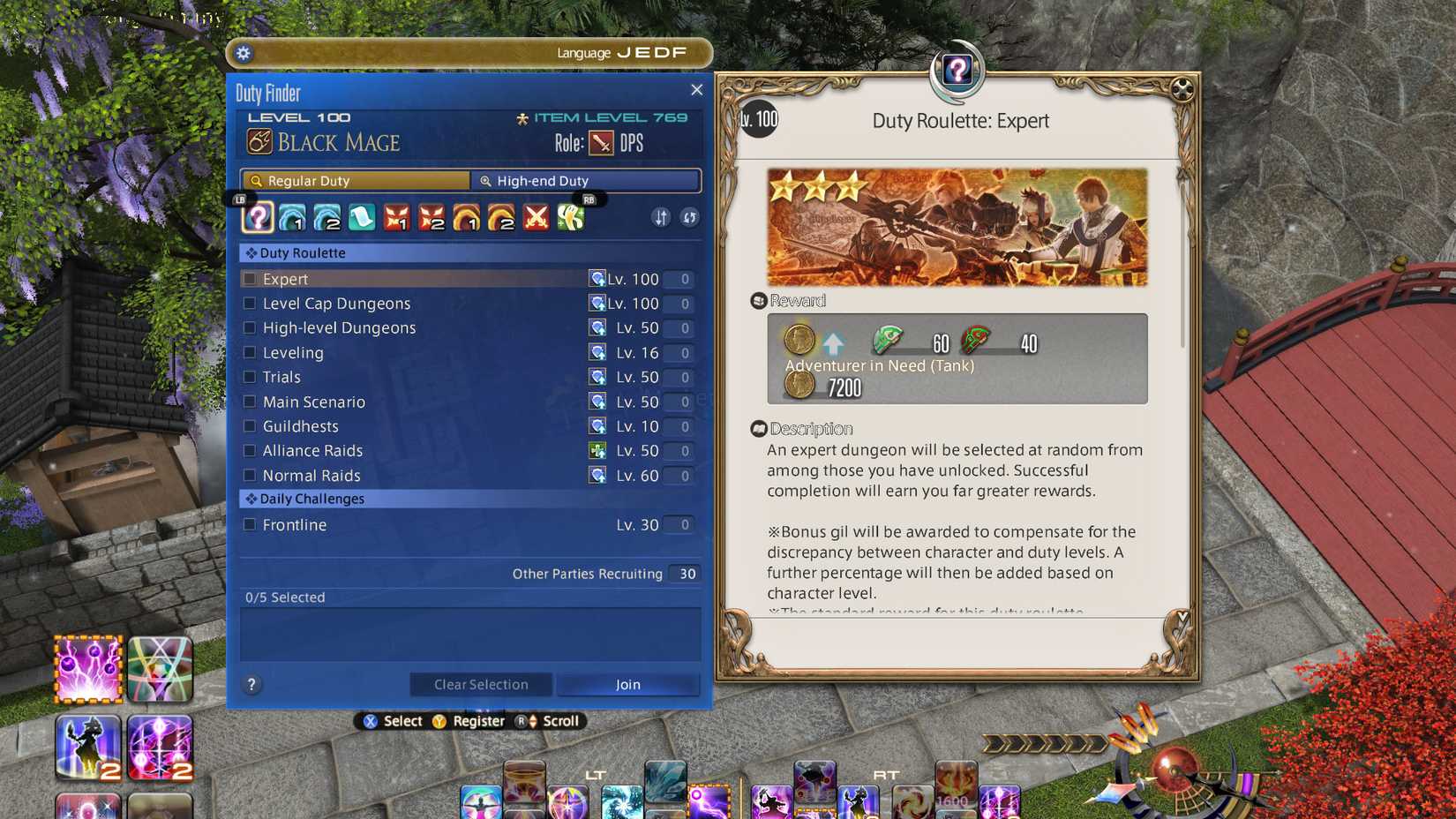The image size is (1456, 819).
Task: Click the sort order arrows icon
Action: tap(660, 217)
